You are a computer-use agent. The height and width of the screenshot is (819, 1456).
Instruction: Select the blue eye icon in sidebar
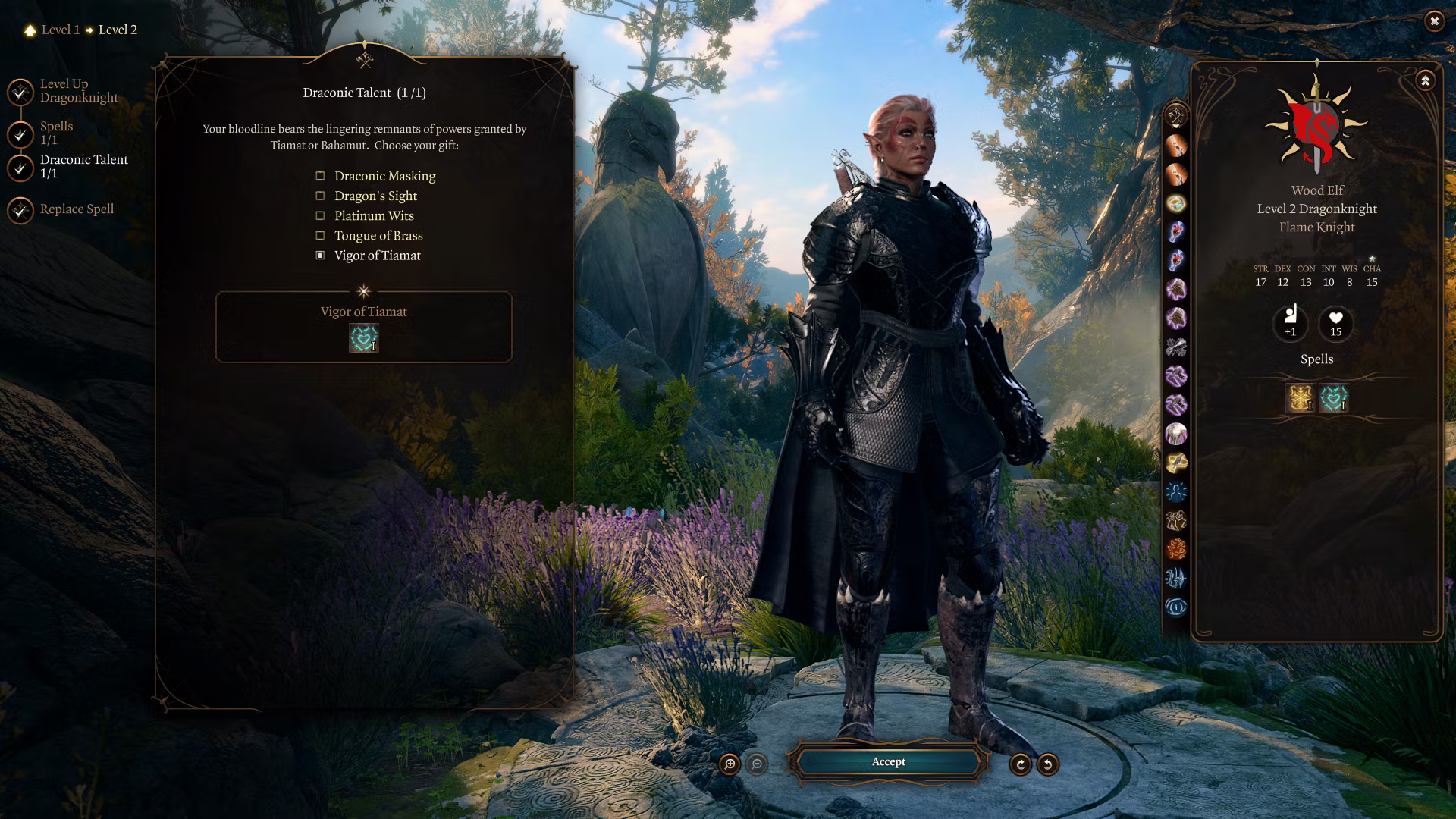(1175, 607)
